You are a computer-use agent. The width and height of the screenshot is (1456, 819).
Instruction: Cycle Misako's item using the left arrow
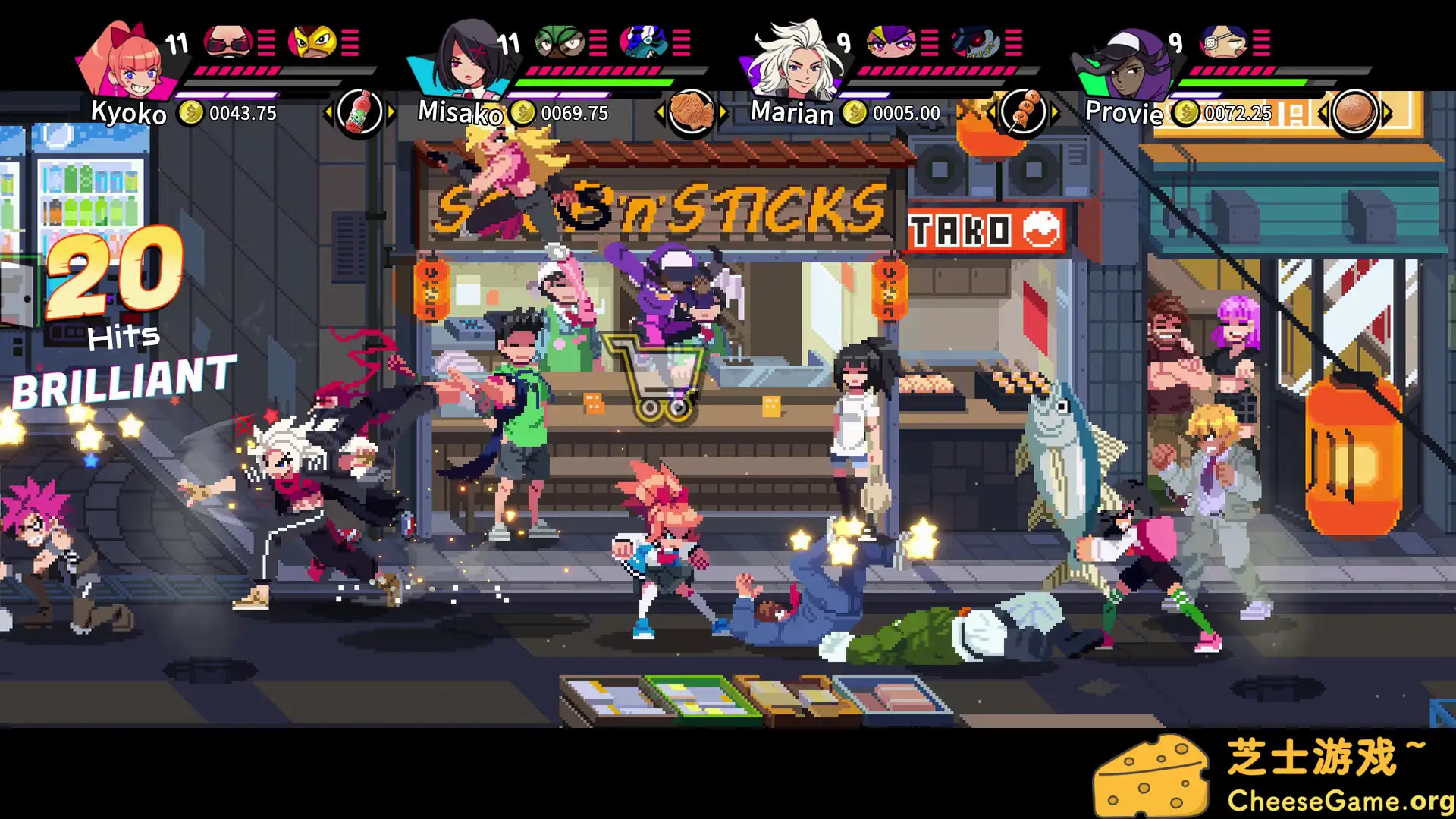coord(658,111)
